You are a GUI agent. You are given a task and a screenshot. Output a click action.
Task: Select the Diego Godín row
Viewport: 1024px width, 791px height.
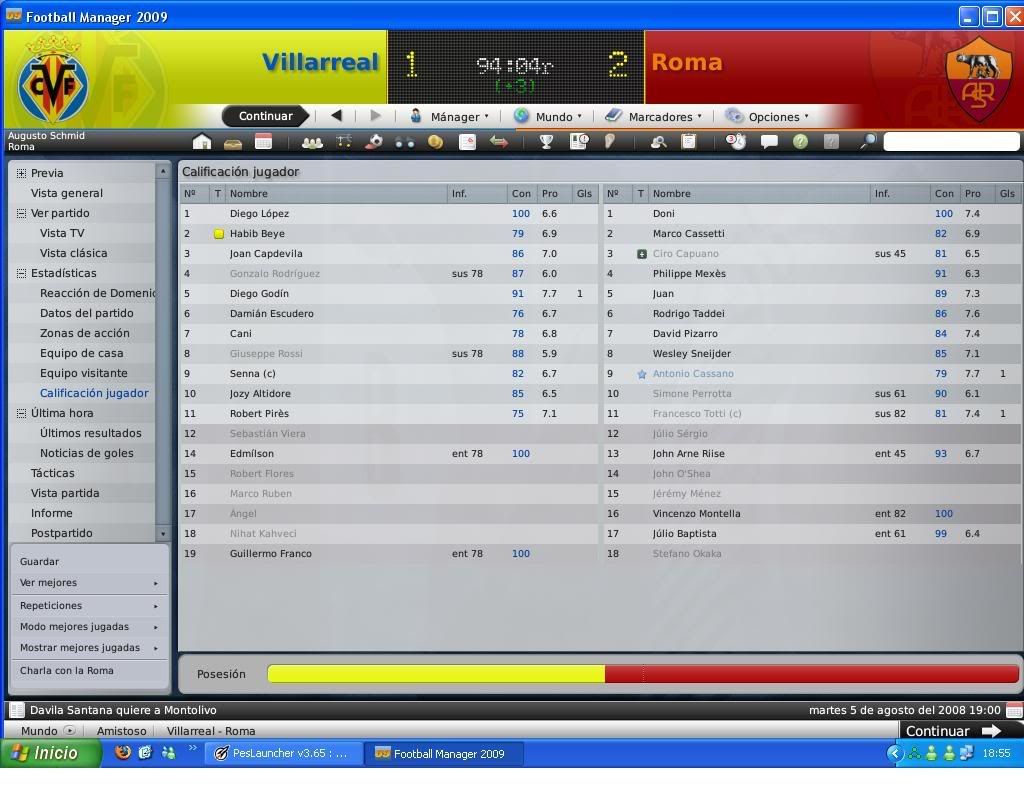pyautogui.click(x=259, y=294)
